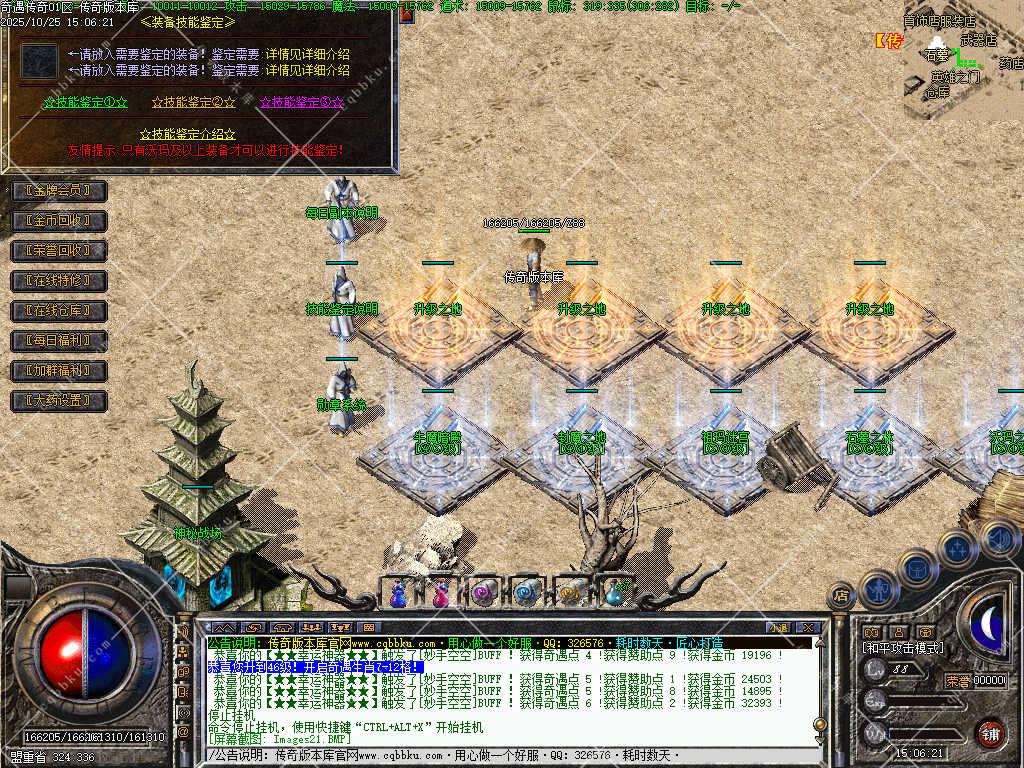The height and width of the screenshot is (768, 1024).
Task: Select the 加群福利 button
Action: tap(59, 371)
